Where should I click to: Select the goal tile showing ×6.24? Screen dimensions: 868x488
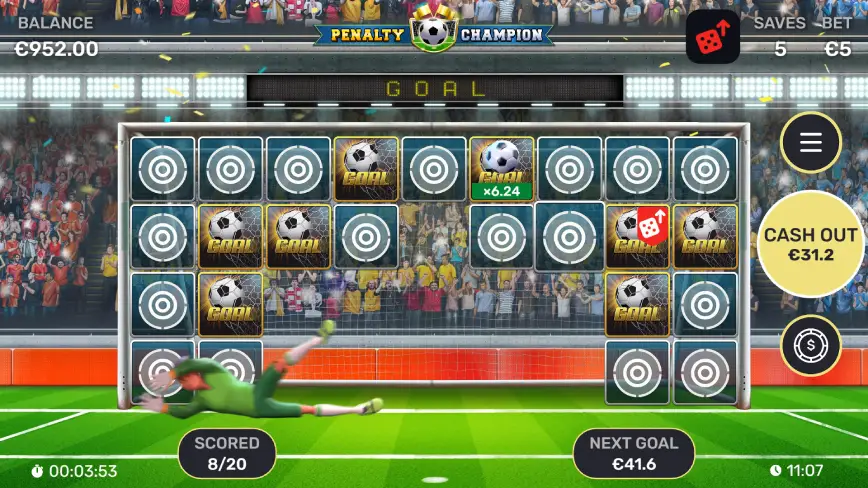pyautogui.click(x=501, y=168)
